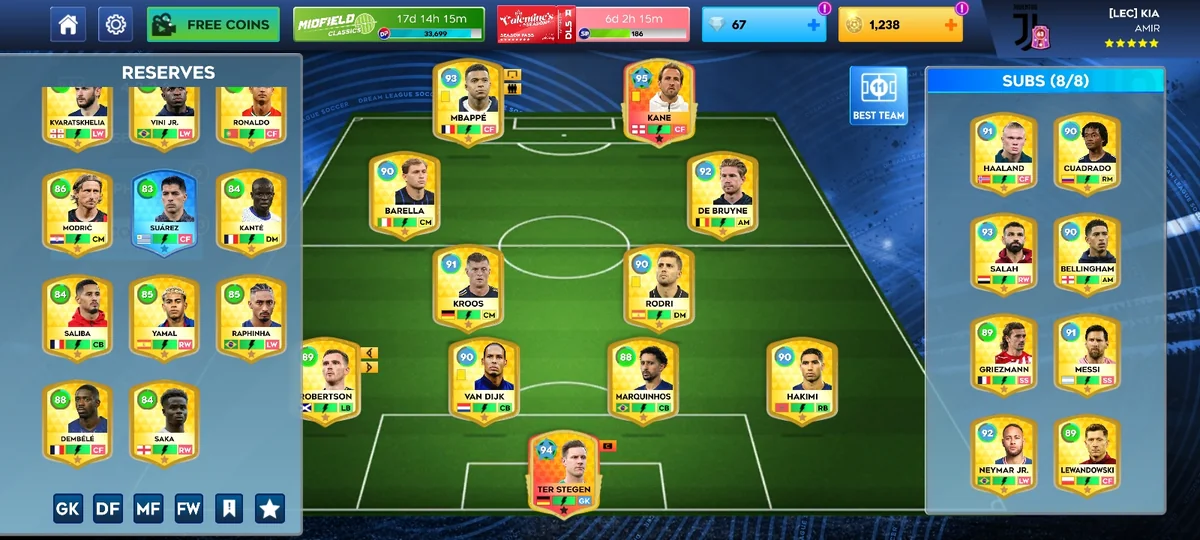Filter reserves by DF position
This screenshot has width=1200, height=540.
[108, 509]
